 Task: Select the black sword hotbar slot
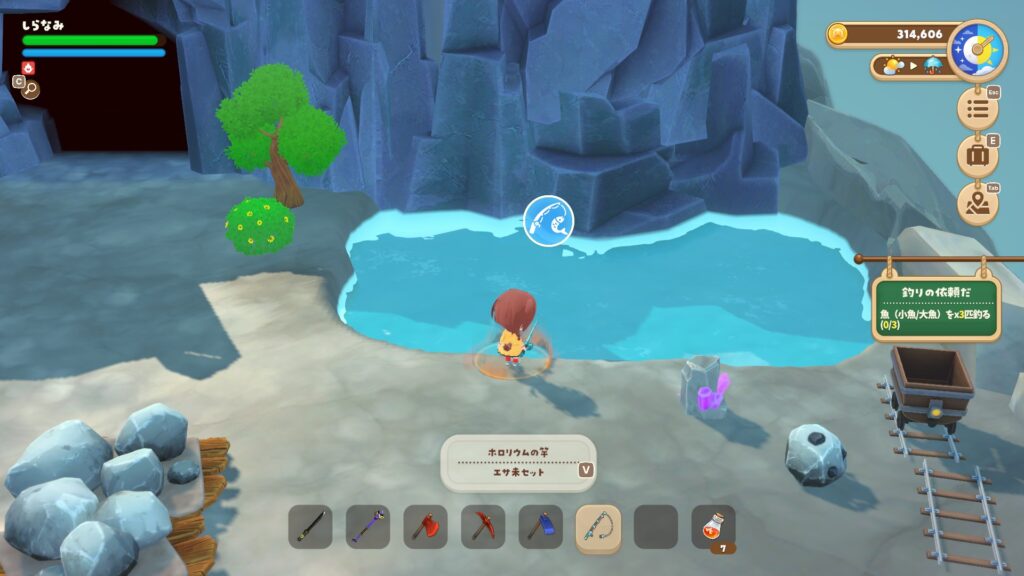click(310, 526)
